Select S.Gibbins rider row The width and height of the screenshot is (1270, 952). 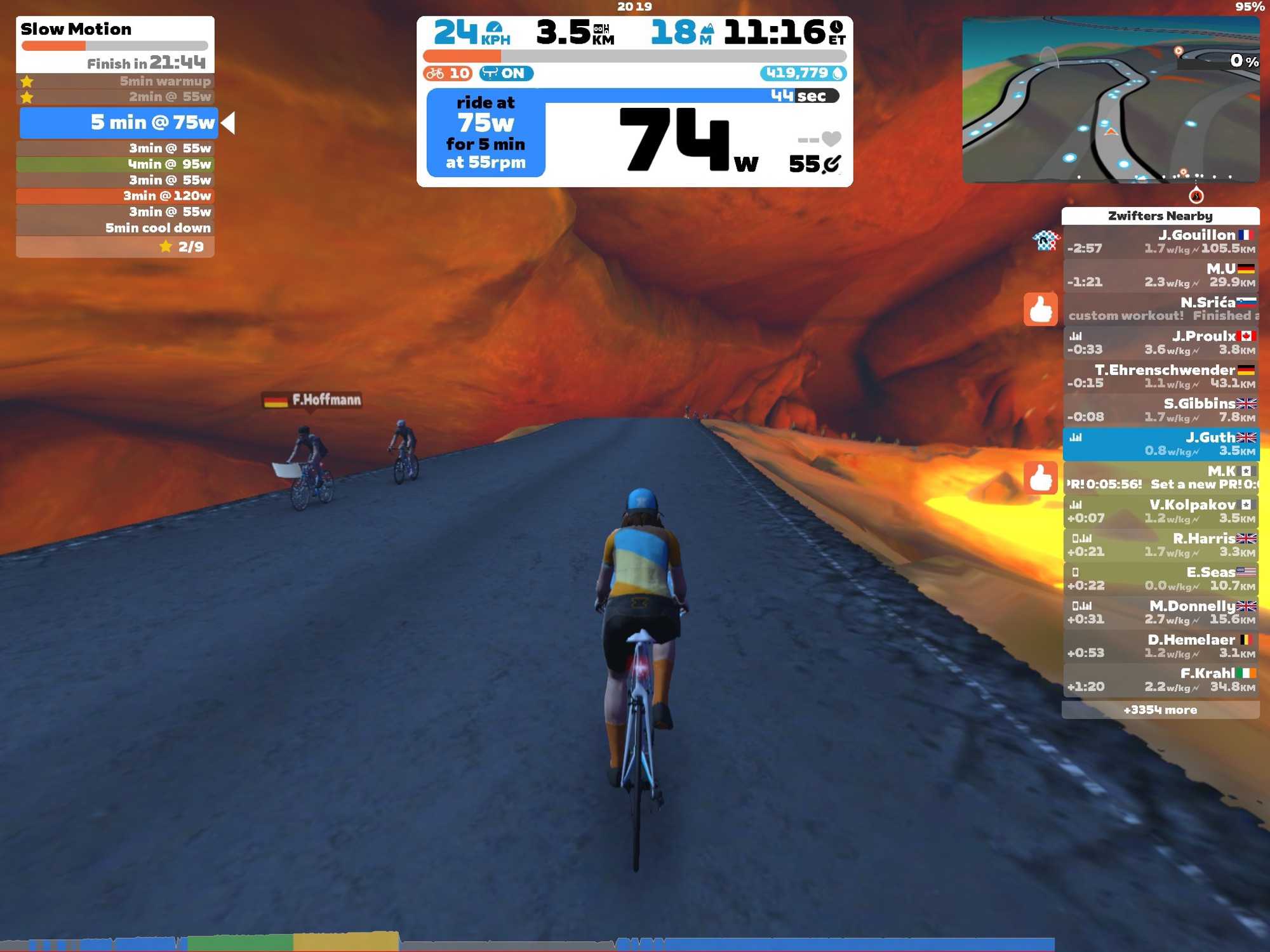point(1160,410)
